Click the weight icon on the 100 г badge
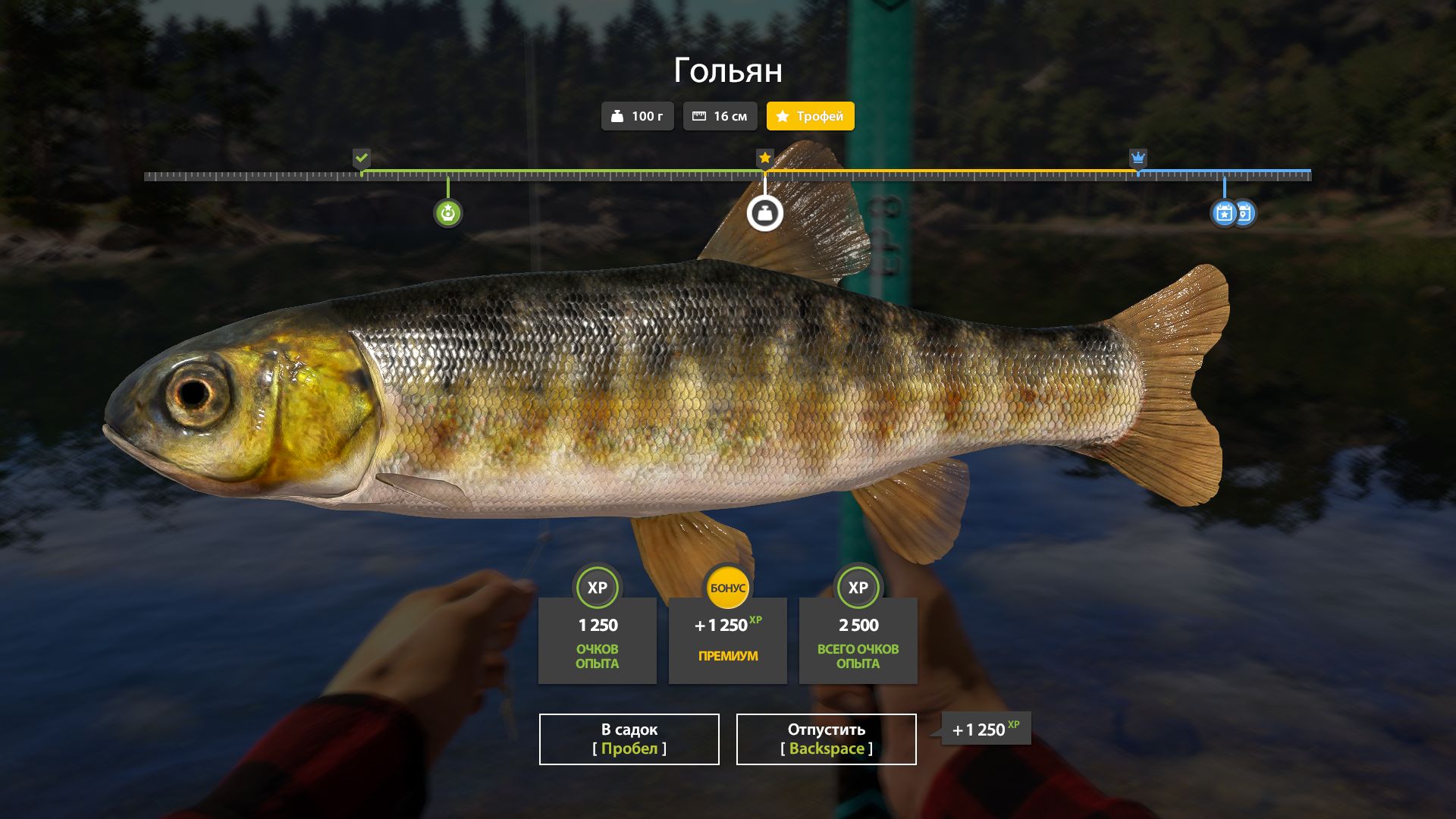The height and width of the screenshot is (819, 1456). (x=618, y=116)
